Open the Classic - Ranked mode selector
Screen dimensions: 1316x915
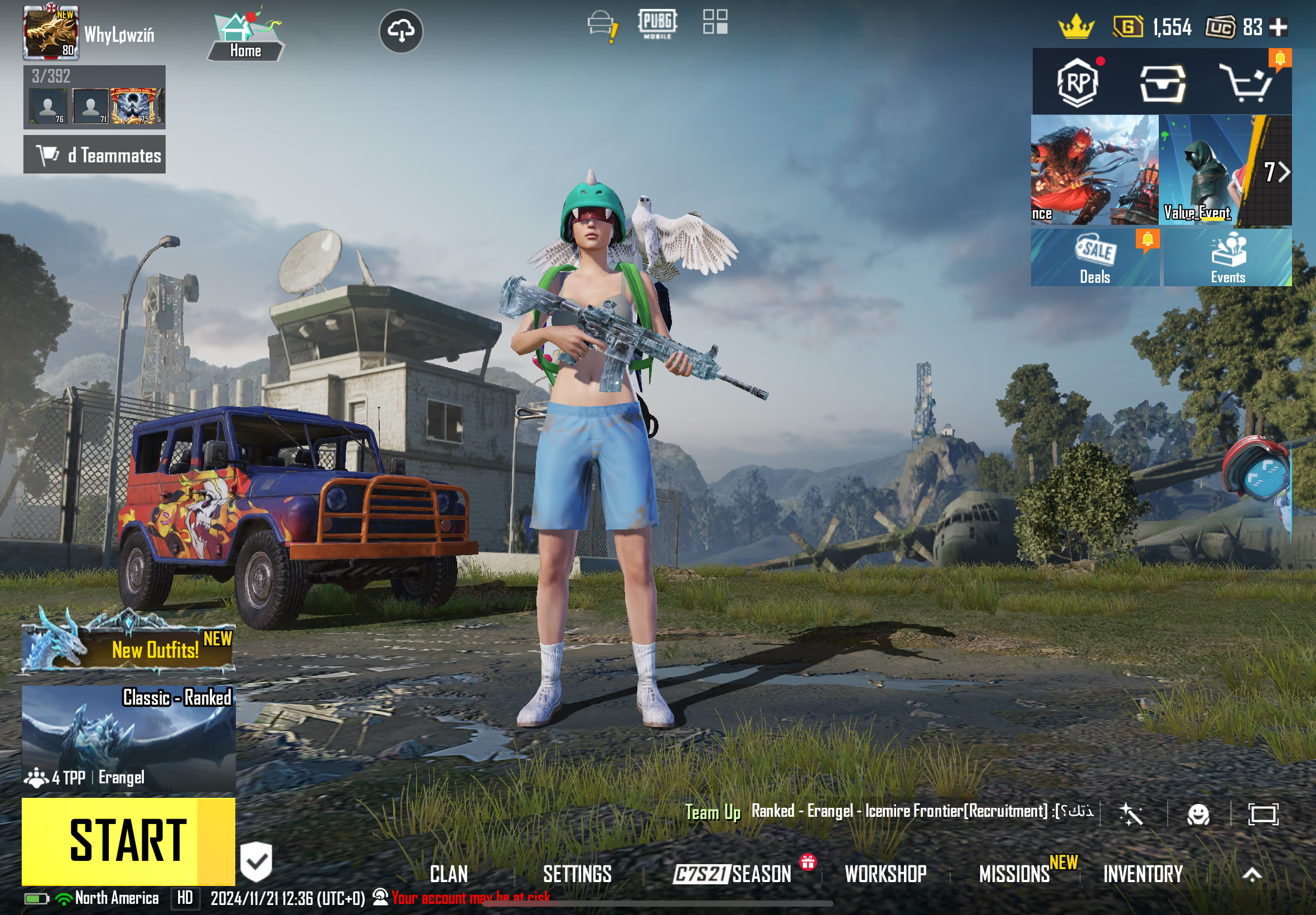point(128,739)
